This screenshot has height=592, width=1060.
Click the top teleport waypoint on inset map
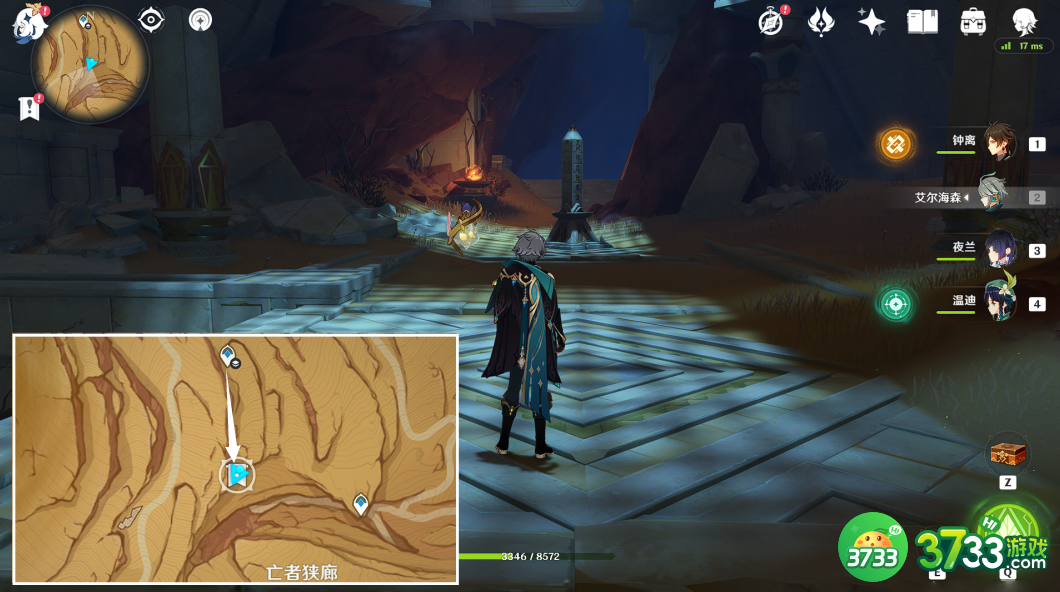click(x=227, y=354)
